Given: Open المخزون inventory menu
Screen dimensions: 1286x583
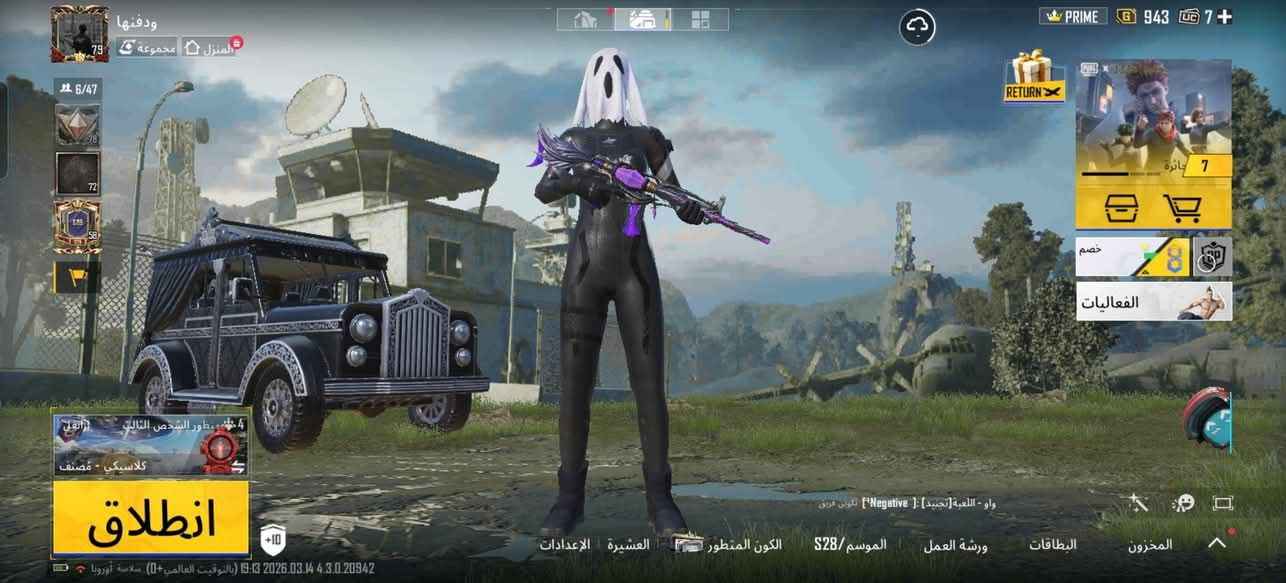Looking at the screenshot, I should 1150,545.
